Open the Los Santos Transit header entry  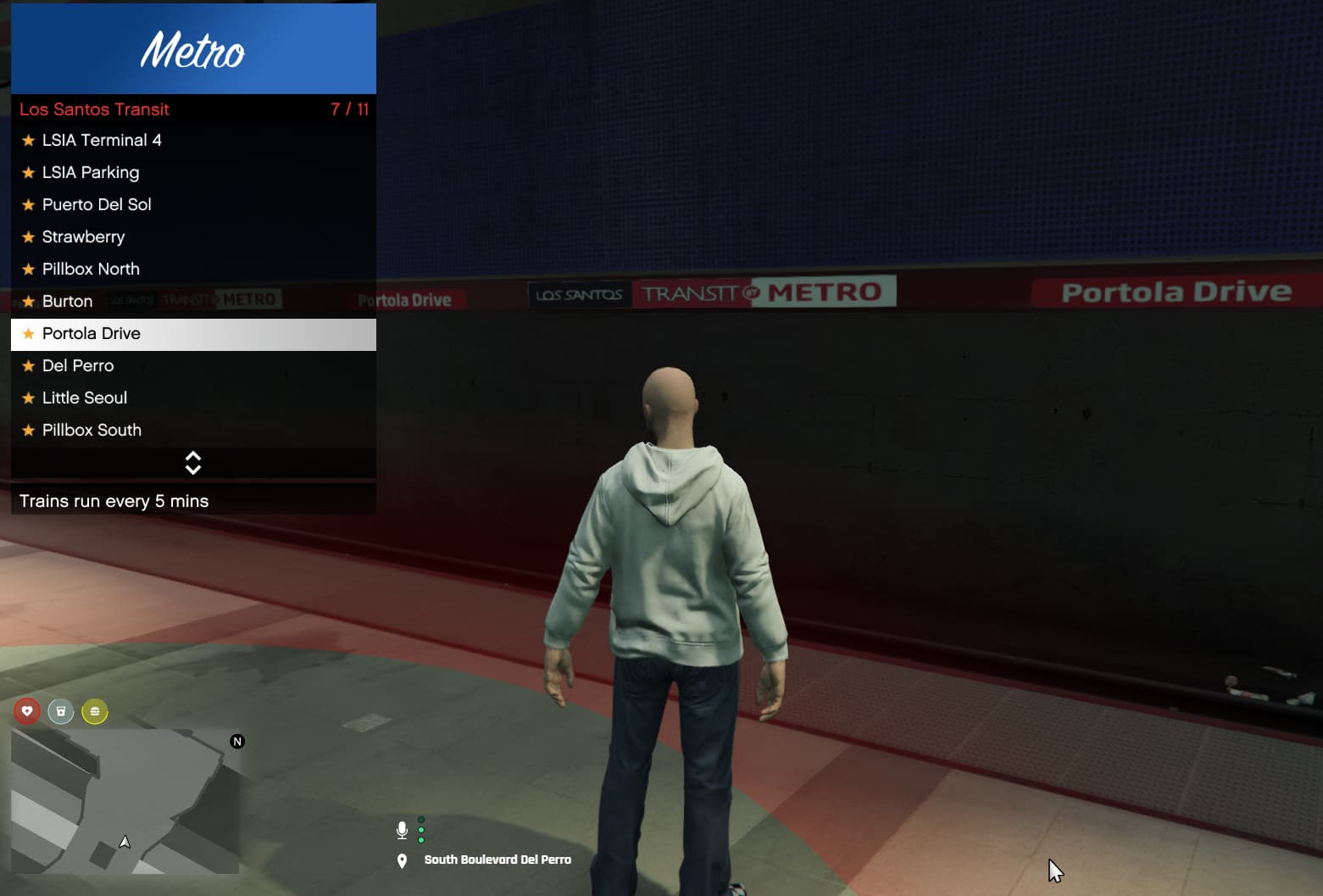pyautogui.click(x=95, y=109)
